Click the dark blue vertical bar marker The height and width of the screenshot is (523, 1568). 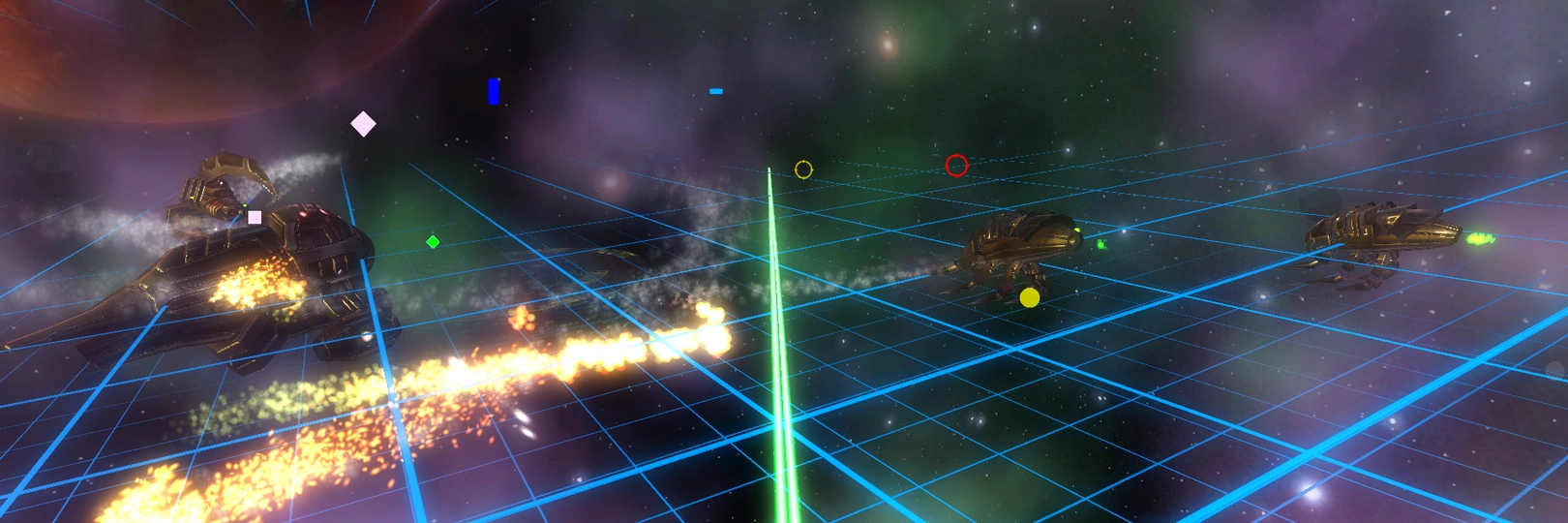pos(494,91)
